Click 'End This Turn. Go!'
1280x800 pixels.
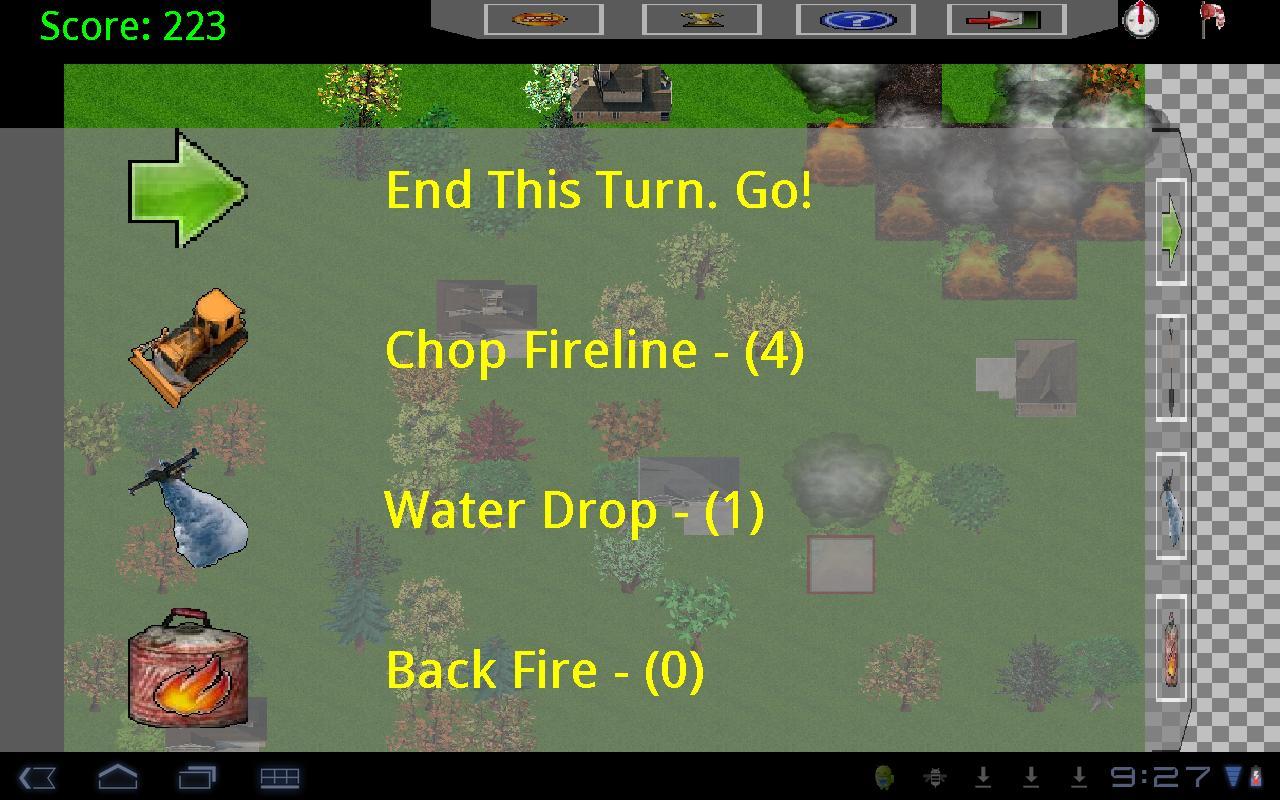600,190
